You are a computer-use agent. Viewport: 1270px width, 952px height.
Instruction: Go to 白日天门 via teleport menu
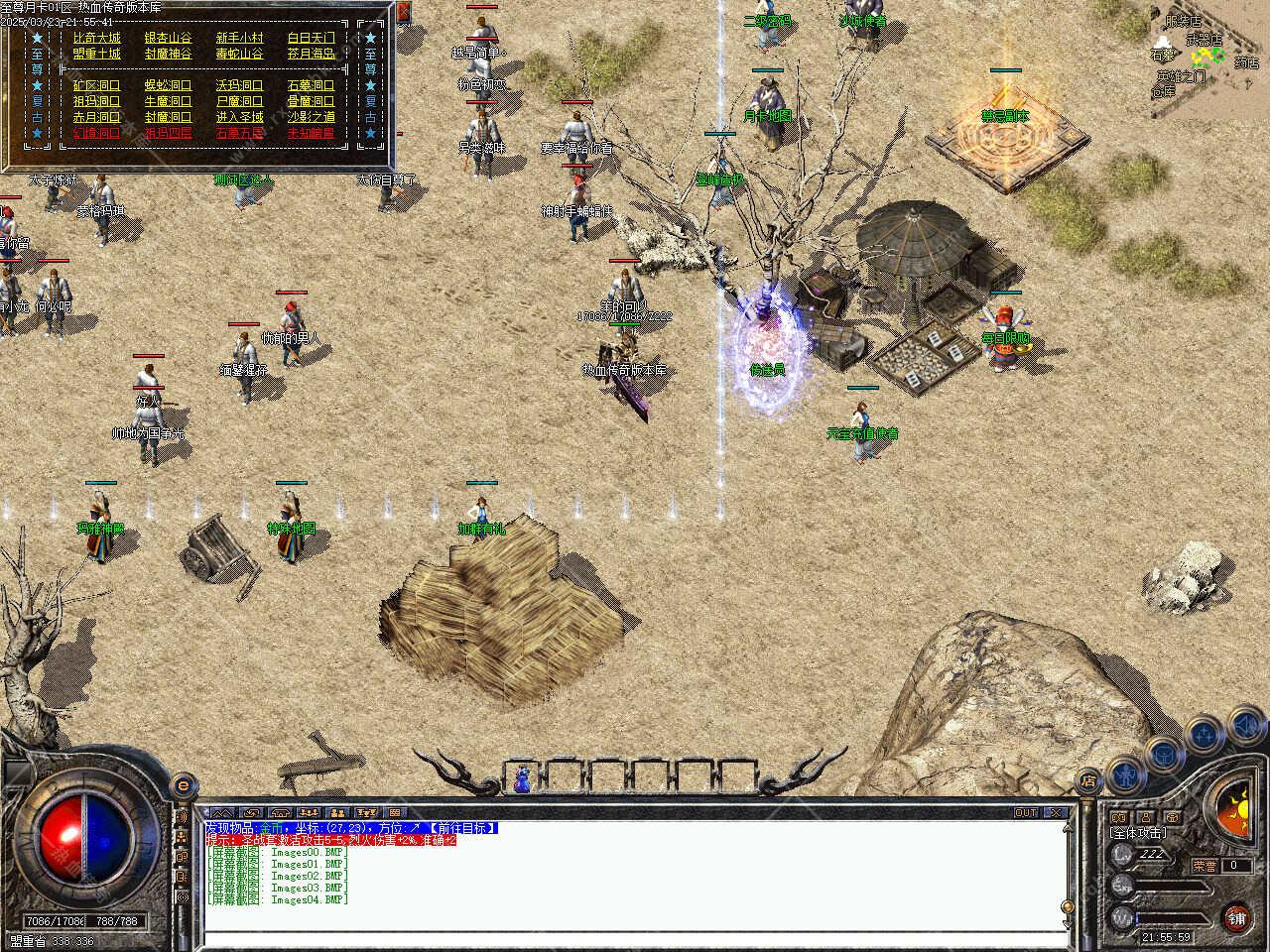(x=311, y=38)
